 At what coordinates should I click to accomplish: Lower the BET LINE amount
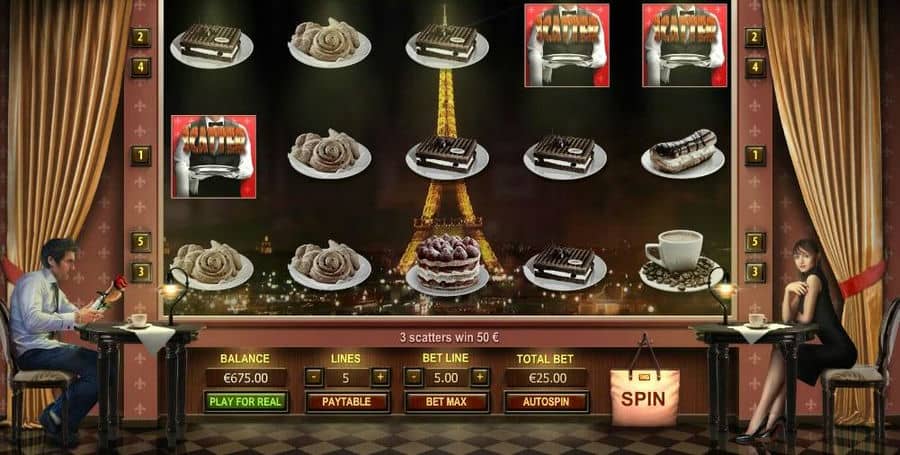413,377
